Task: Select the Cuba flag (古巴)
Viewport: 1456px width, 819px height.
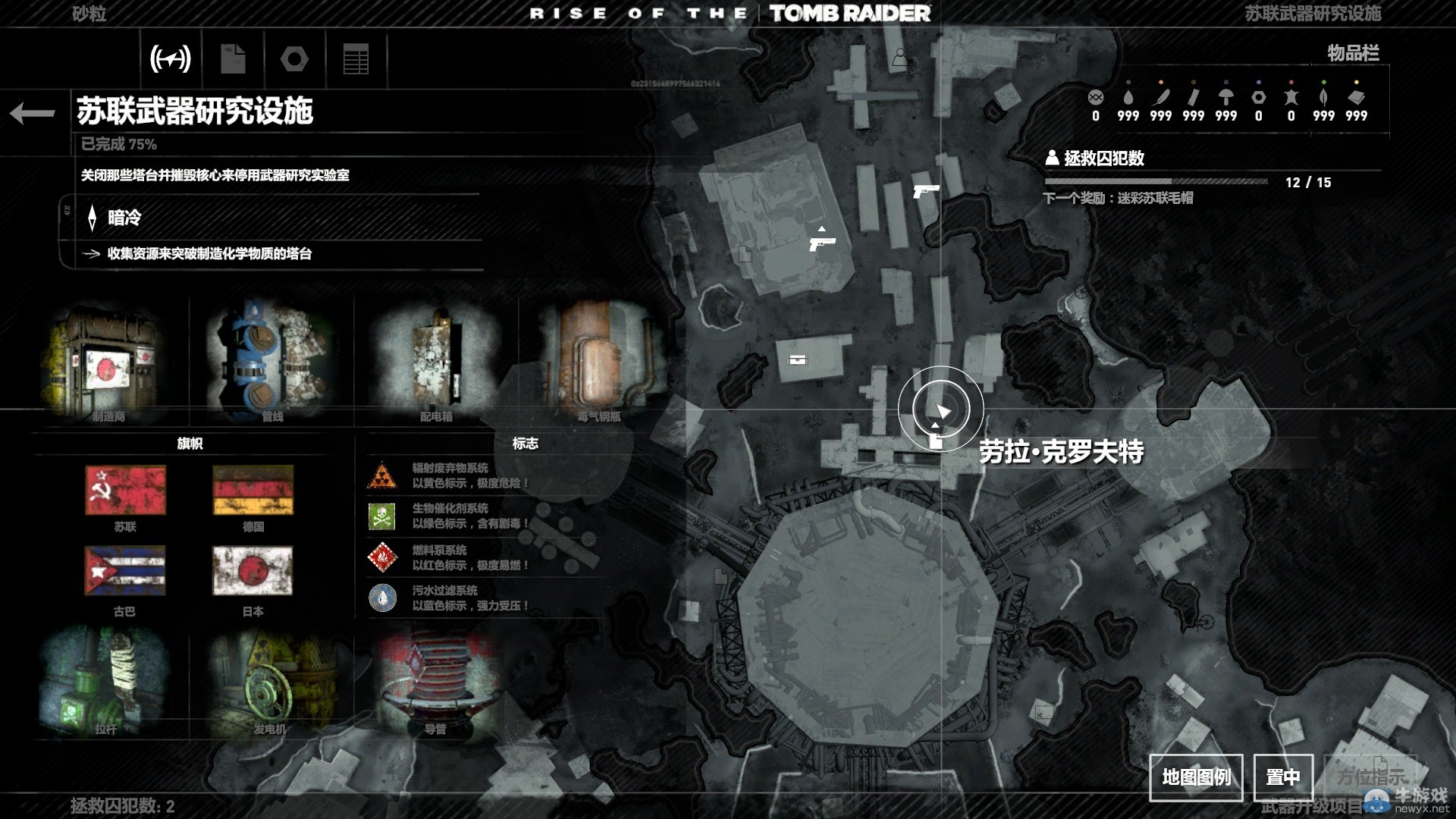Action: click(x=124, y=572)
